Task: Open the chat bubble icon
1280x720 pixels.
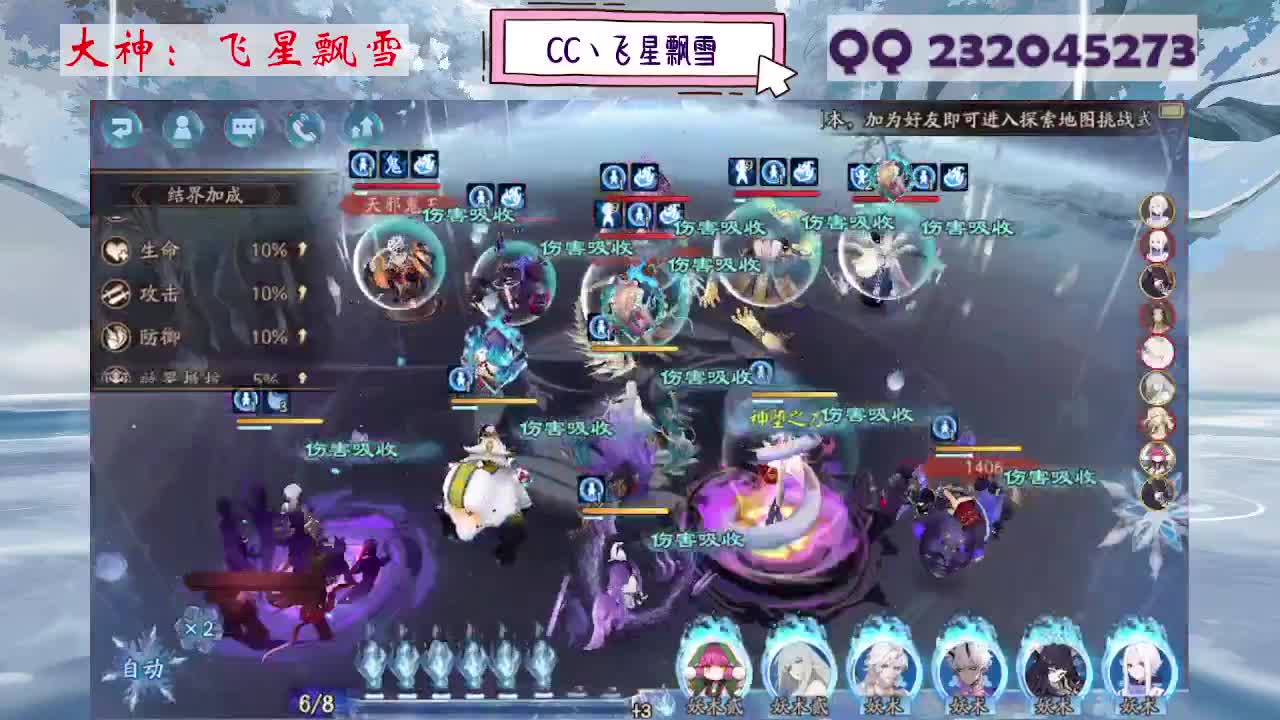Action: coord(245,128)
